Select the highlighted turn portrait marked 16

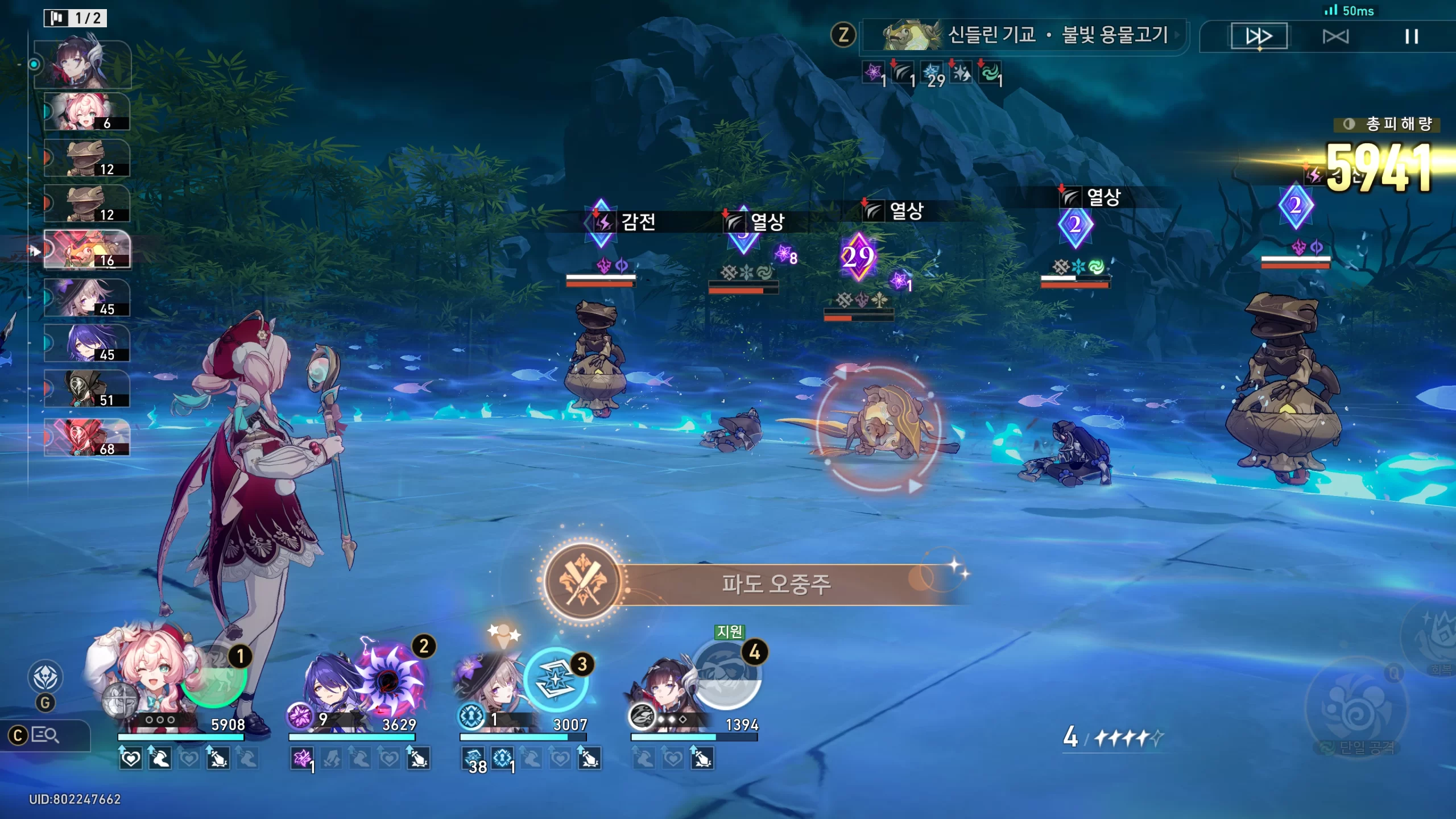[x=87, y=249]
